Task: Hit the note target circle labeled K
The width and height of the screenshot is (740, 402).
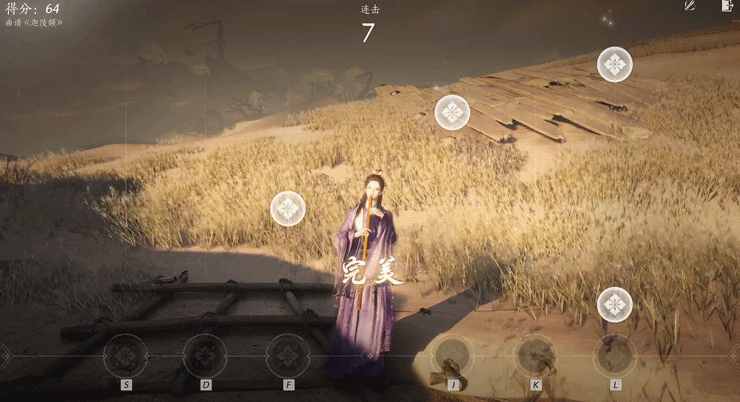Action: [x=536, y=355]
